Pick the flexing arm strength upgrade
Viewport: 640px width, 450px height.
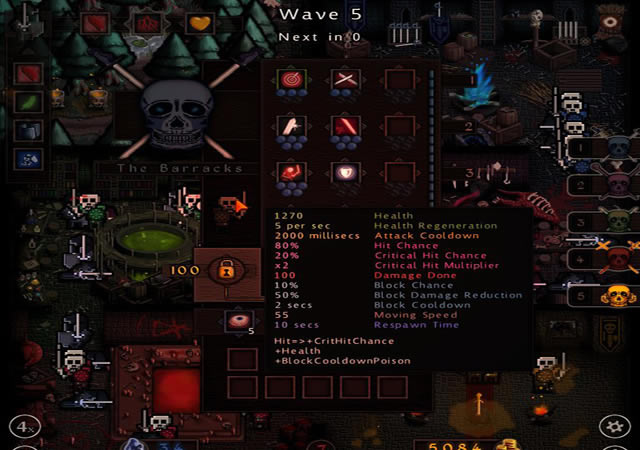(x=292, y=126)
